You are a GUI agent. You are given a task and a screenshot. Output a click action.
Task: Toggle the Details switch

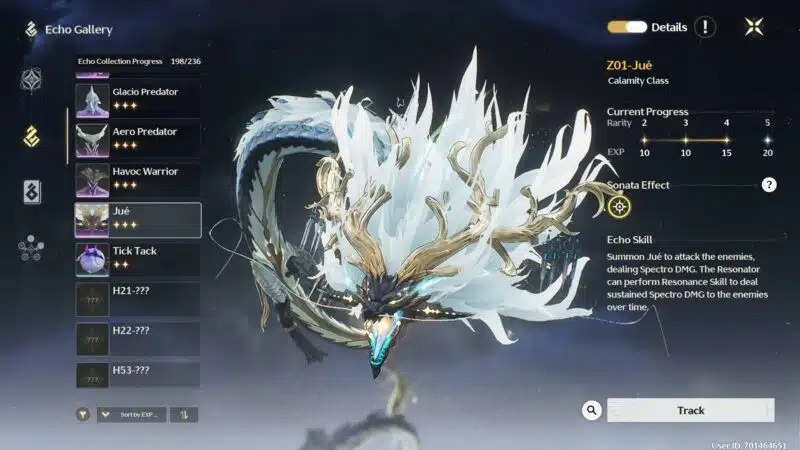pyautogui.click(x=627, y=27)
